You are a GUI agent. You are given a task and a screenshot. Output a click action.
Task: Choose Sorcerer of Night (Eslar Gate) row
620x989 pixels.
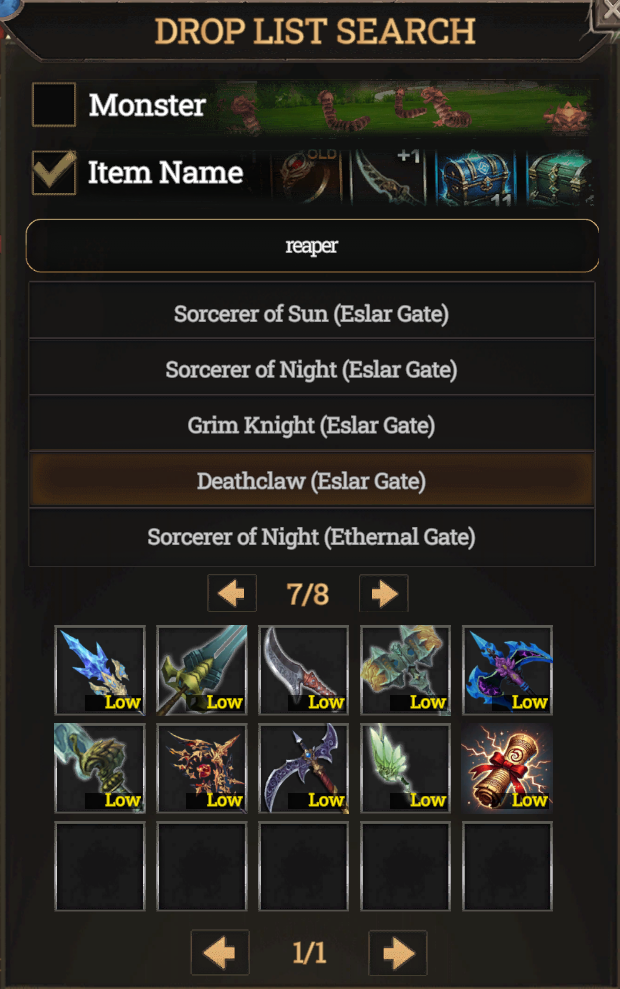(312, 370)
